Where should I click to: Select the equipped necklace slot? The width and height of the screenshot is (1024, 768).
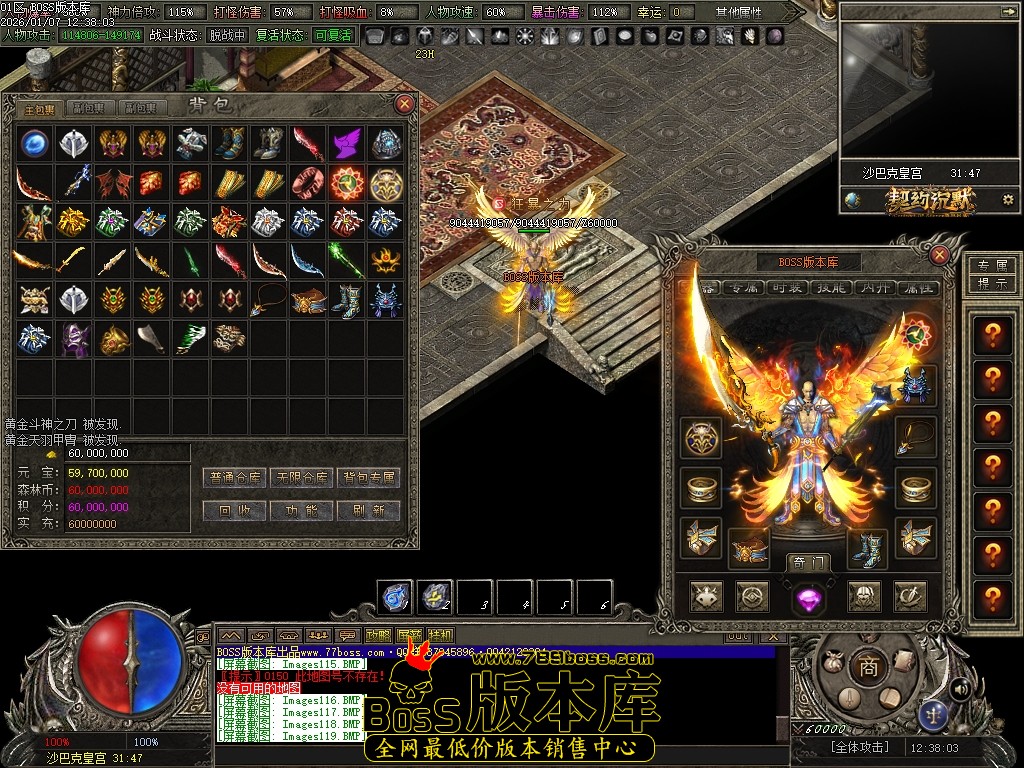(x=915, y=436)
